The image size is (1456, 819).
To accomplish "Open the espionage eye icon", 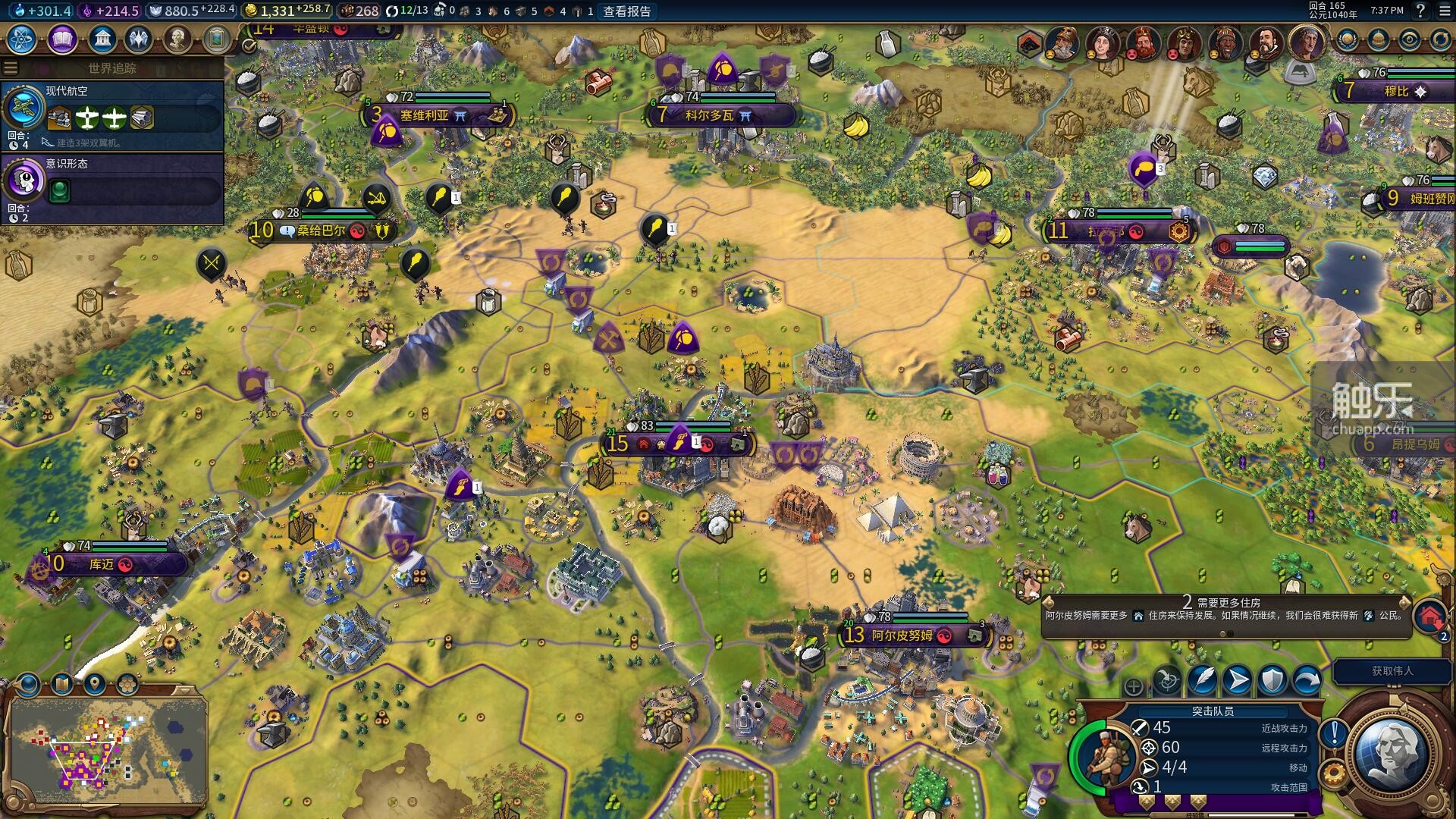I will coord(1410,39).
